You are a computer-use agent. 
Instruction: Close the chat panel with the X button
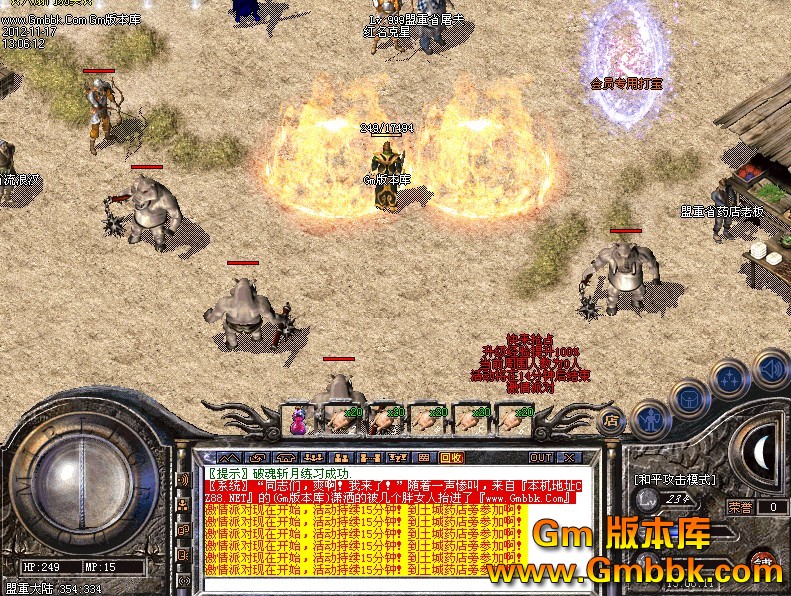coord(569,457)
